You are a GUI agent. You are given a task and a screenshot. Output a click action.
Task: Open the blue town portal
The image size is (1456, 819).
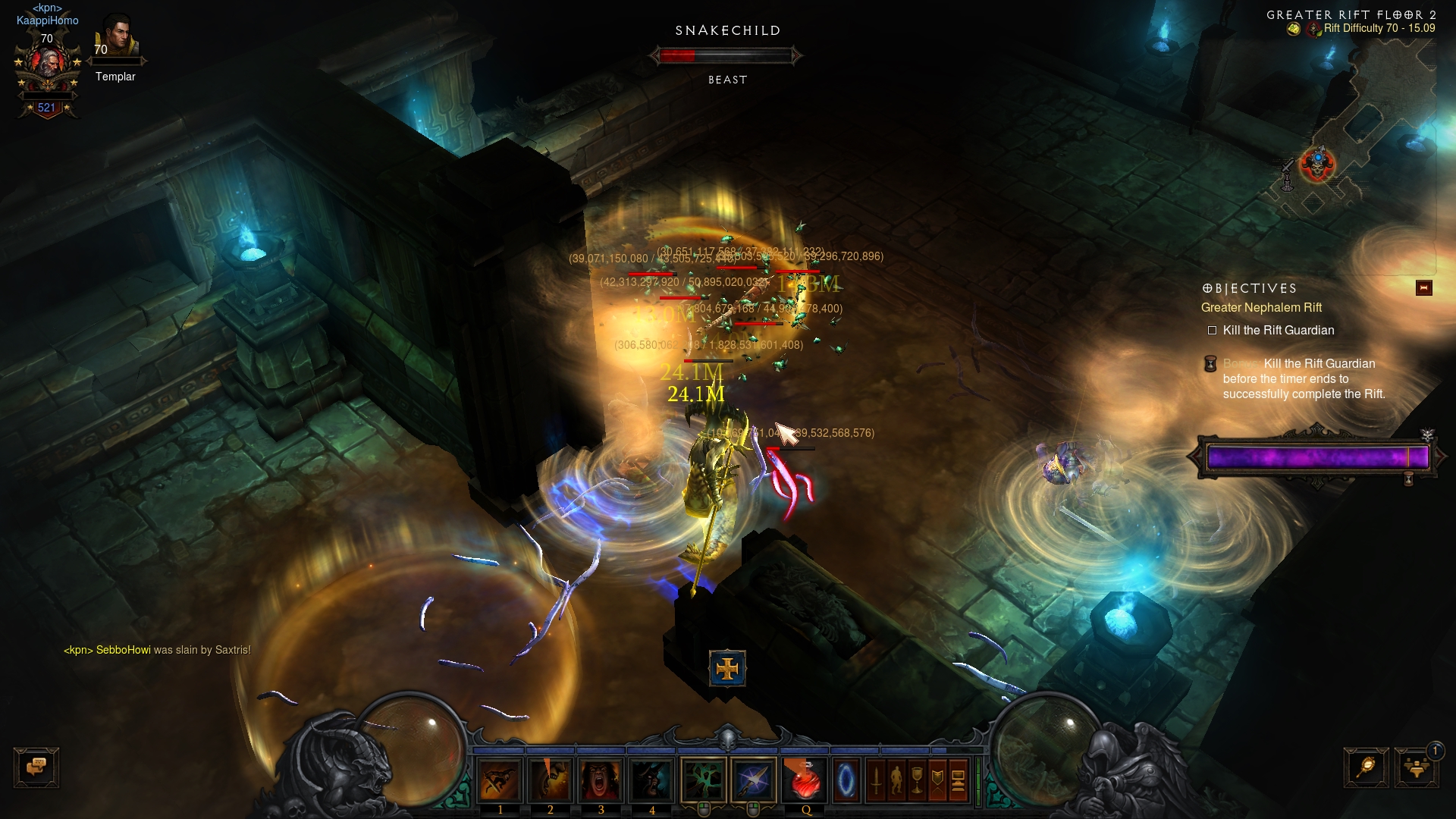click(846, 780)
